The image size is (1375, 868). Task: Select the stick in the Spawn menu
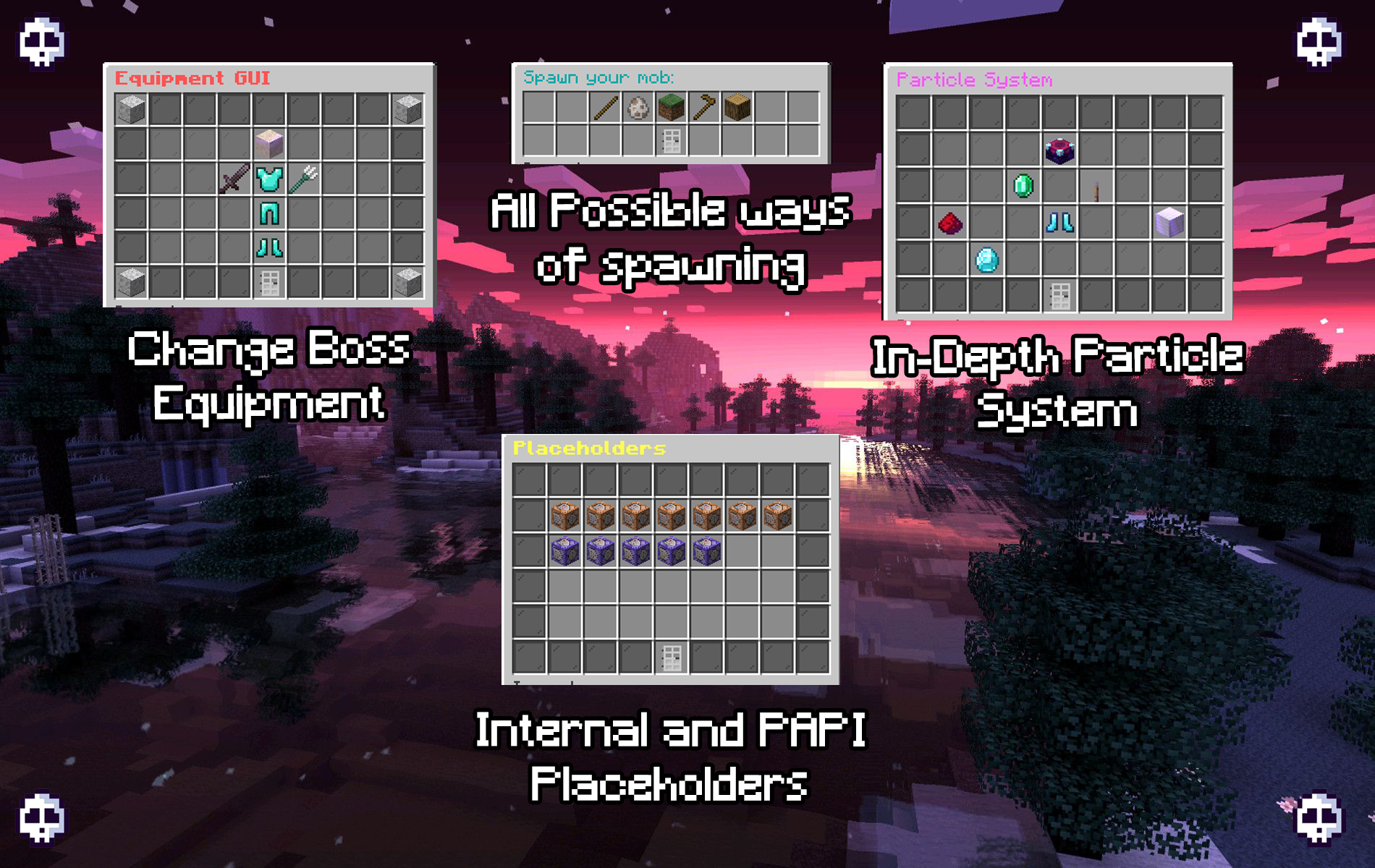[x=605, y=108]
